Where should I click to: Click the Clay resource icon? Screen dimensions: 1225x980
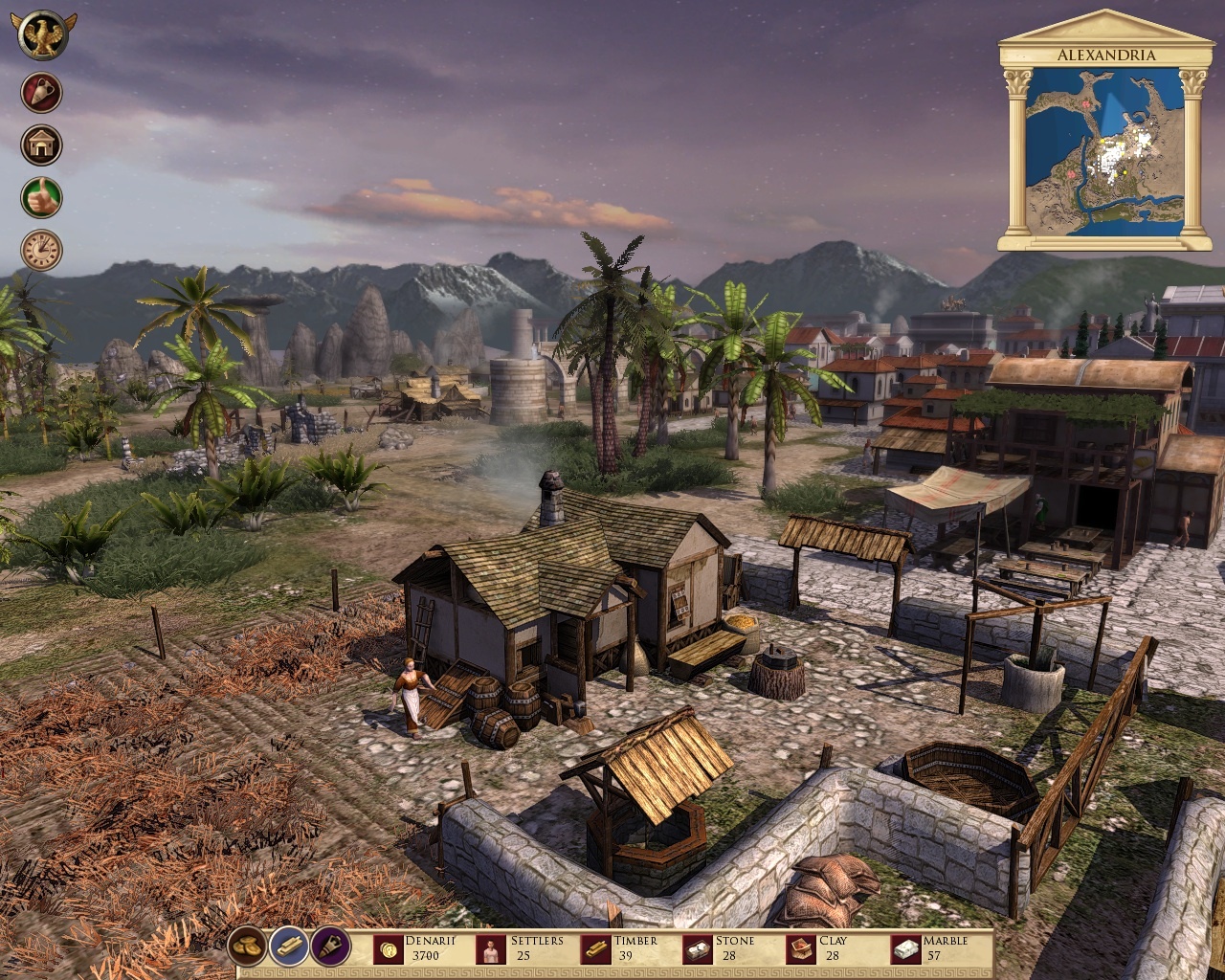(x=802, y=949)
